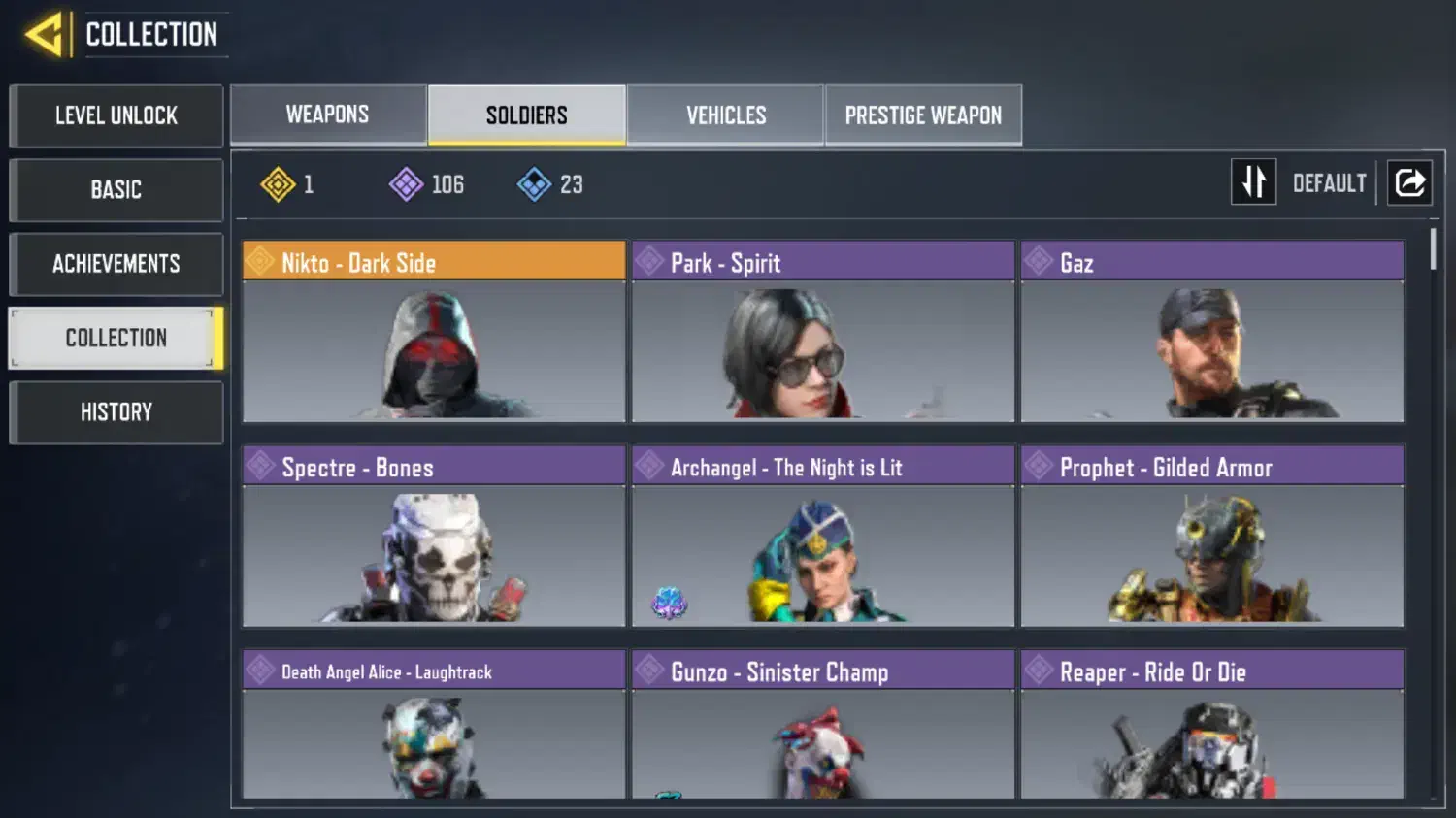This screenshot has height=818, width=1456.
Task: View the History section
Action: click(x=116, y=412)
